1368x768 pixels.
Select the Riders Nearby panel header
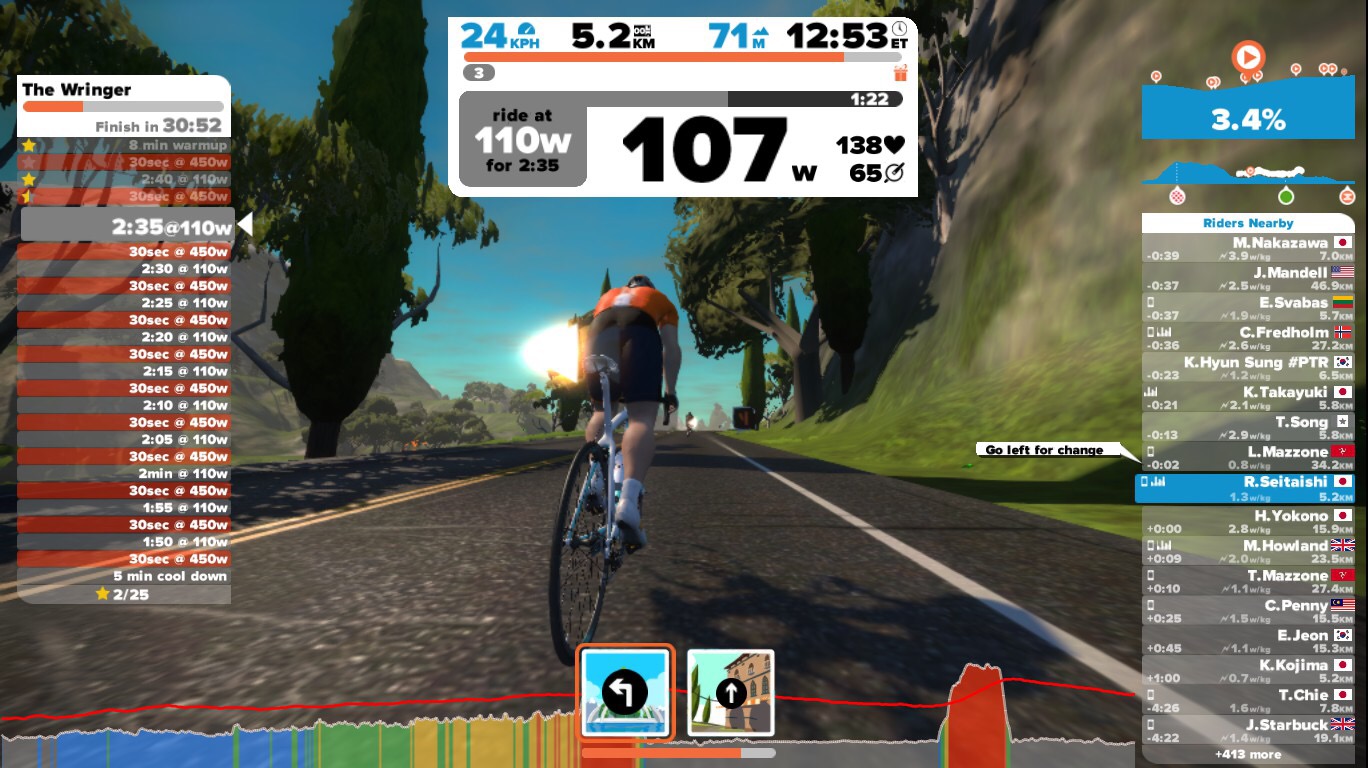coord(1247,223)
